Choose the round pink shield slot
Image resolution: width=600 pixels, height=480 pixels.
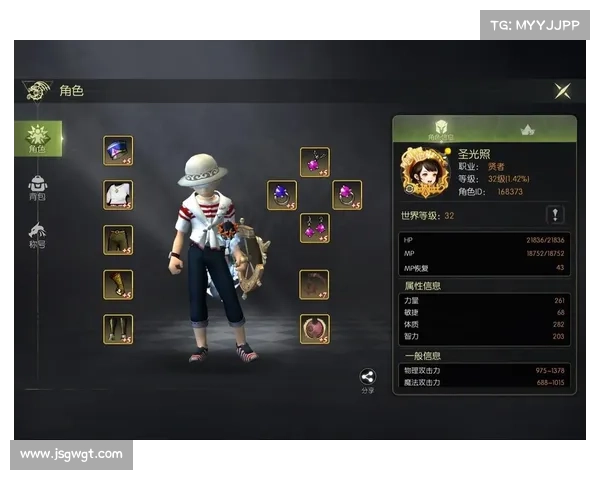[314, 329]
